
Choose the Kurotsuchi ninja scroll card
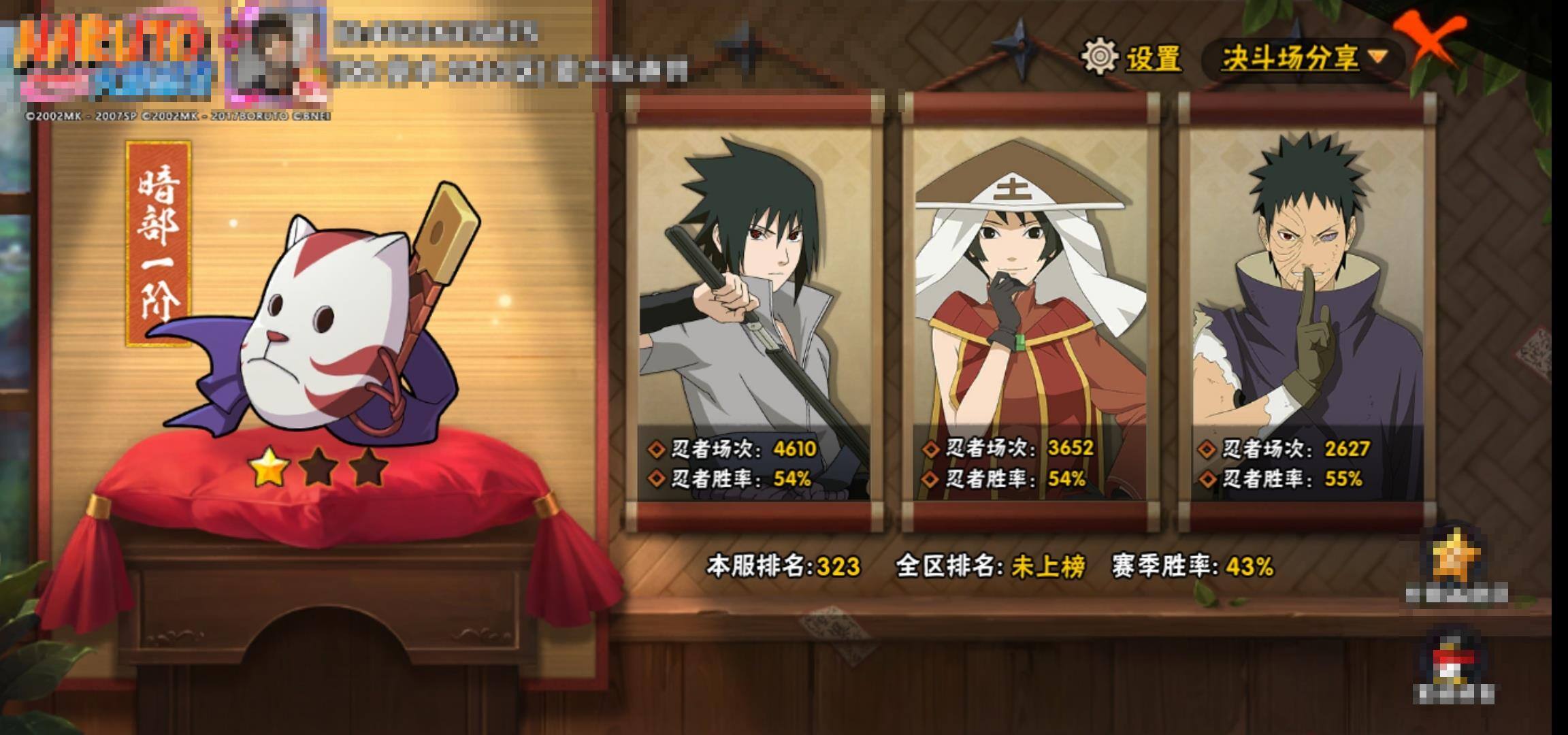coord(1030,313)
